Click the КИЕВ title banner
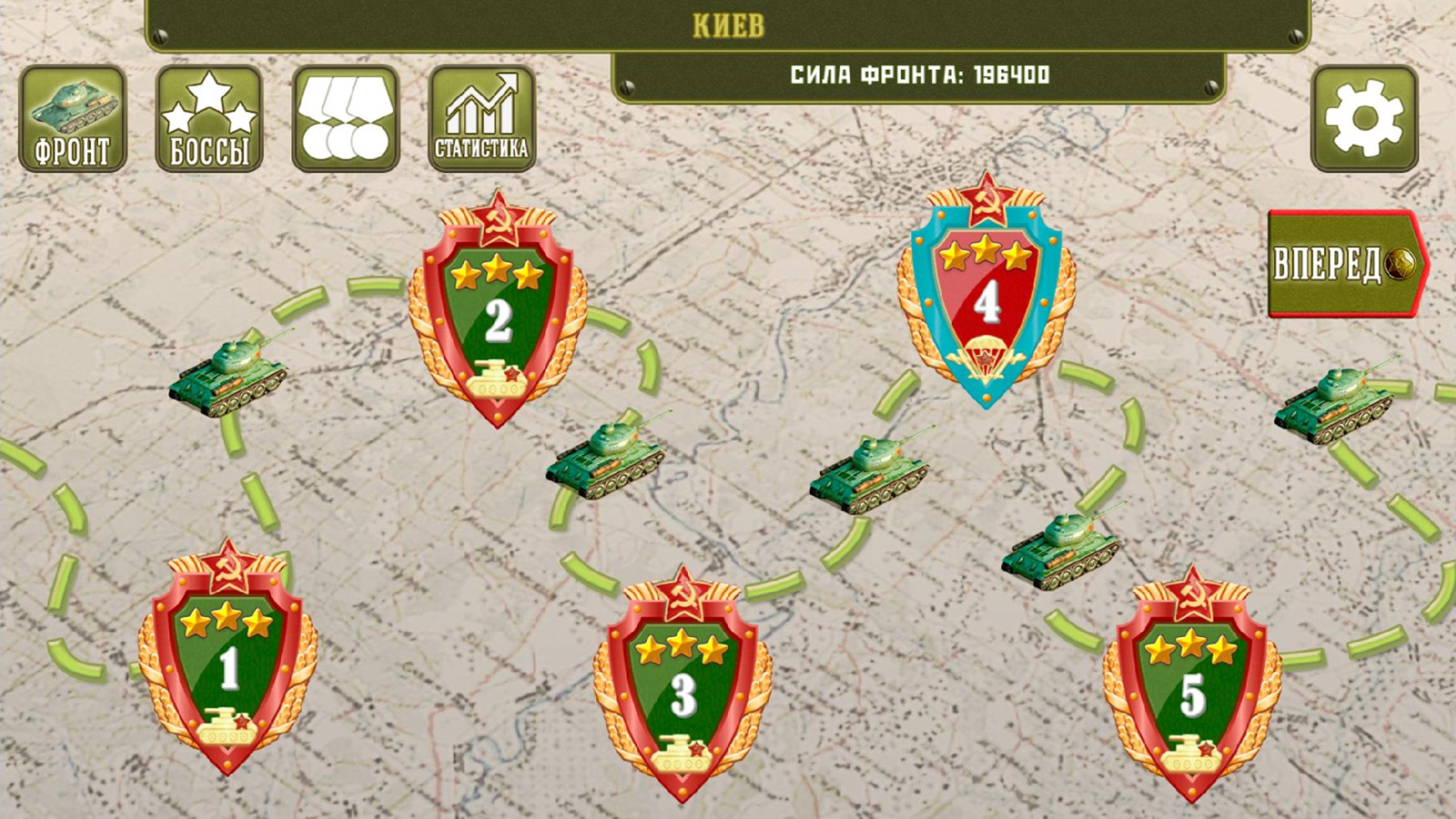 [x=728, y=25]
